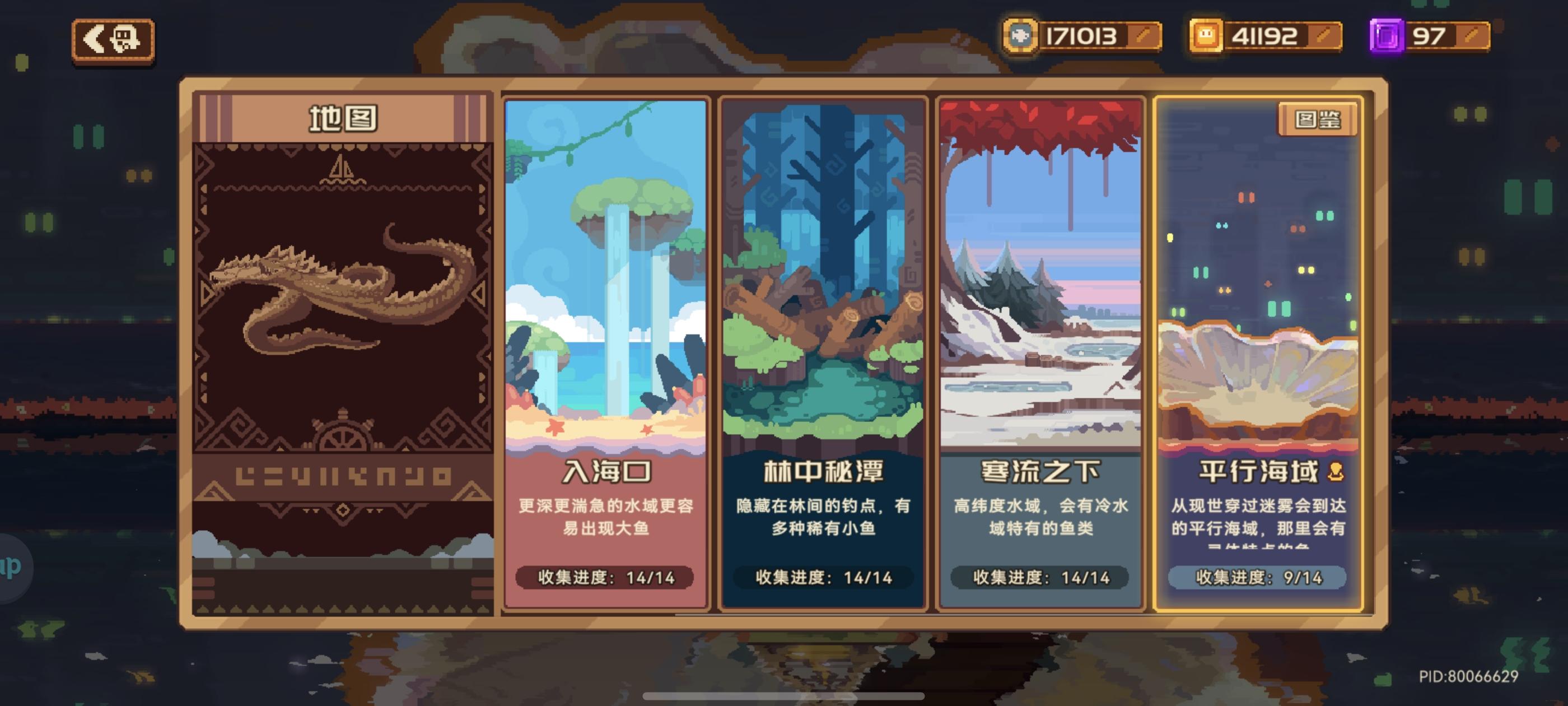The image size is (1568, 706).
Task: Select the 入海口 fishing map card
Action: click(607, 305)
